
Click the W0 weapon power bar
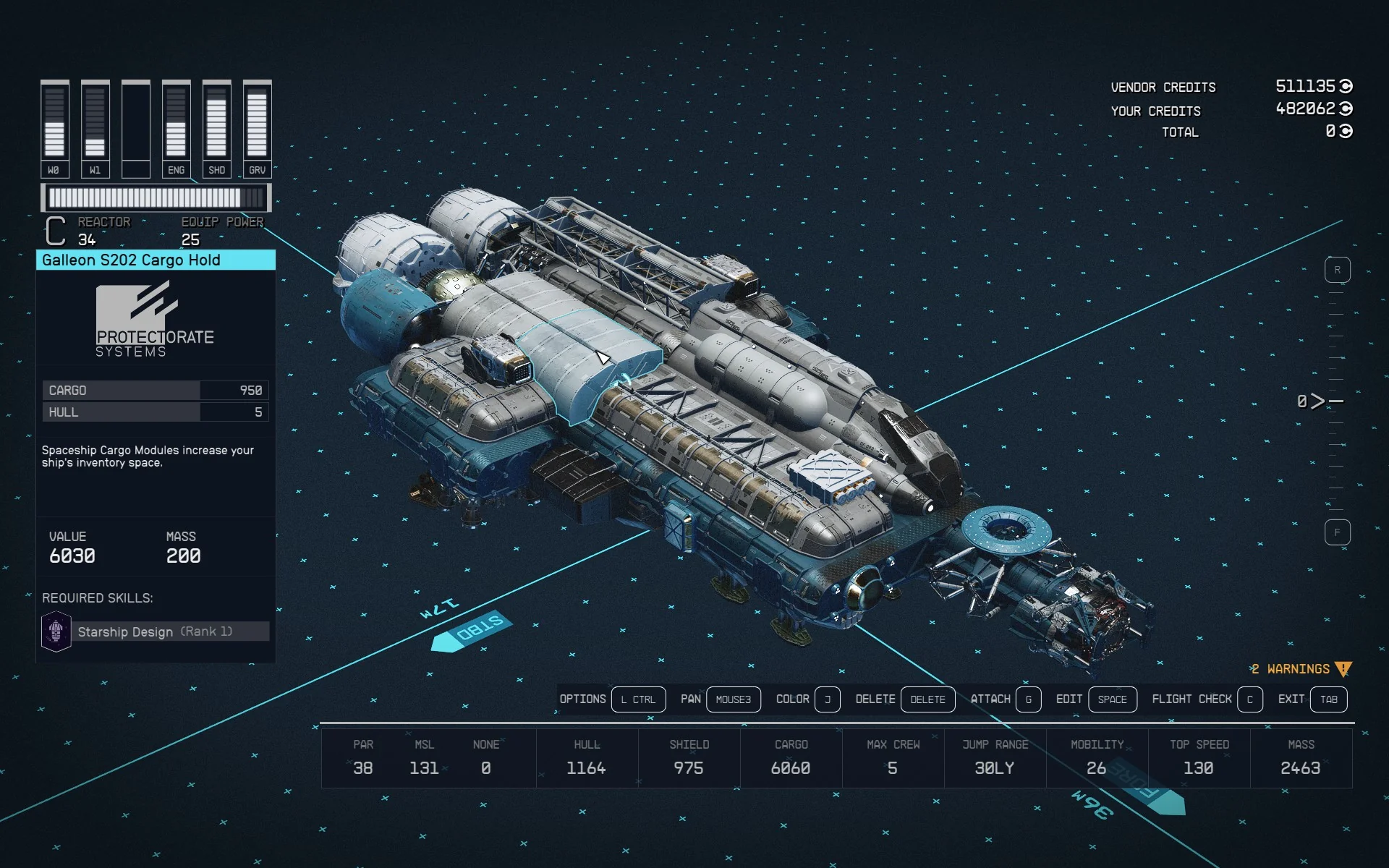(55, 127)
